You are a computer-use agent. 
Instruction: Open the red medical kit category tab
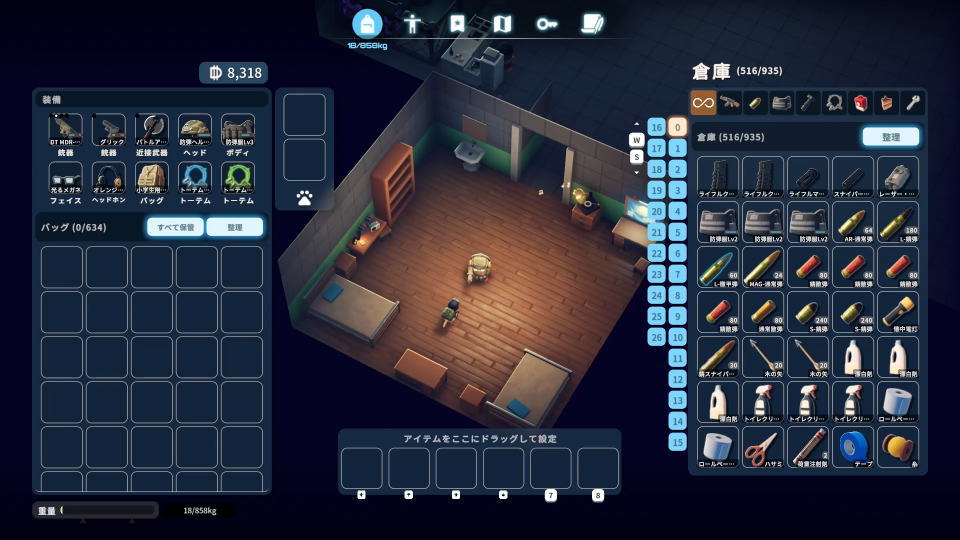860,102
